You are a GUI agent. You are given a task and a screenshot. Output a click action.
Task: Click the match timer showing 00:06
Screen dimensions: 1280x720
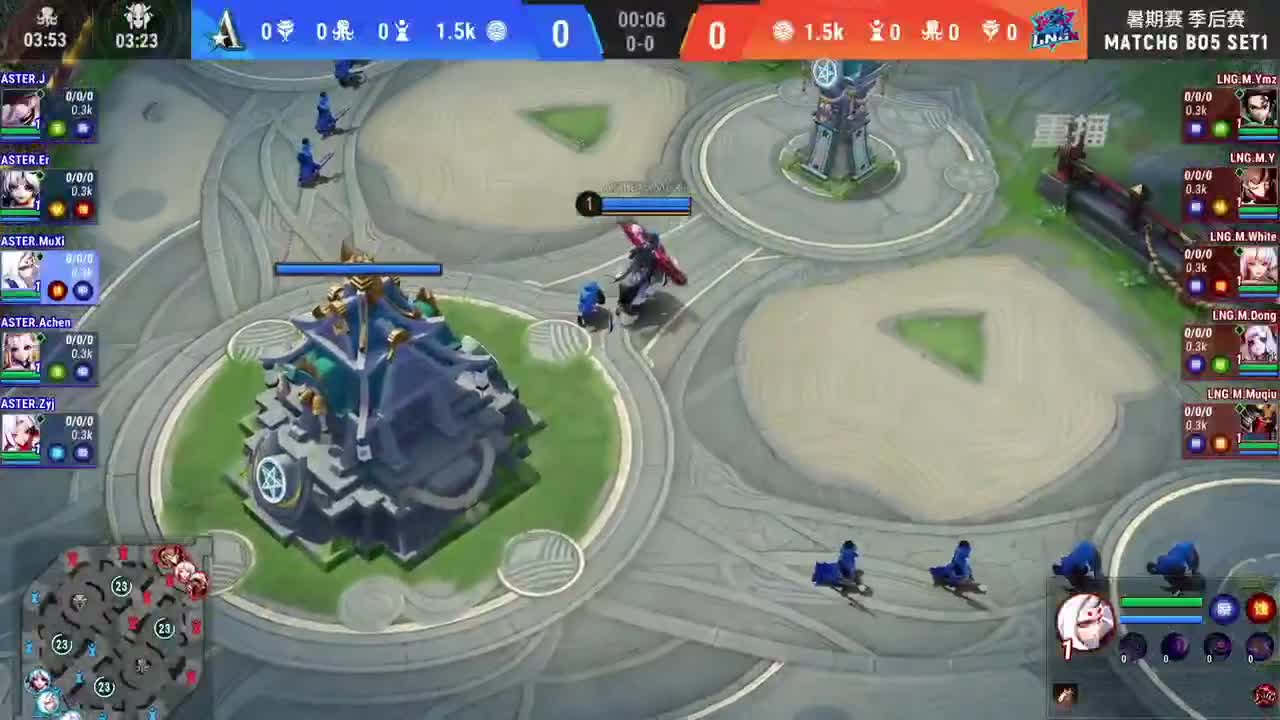click(x=641, y=20)
